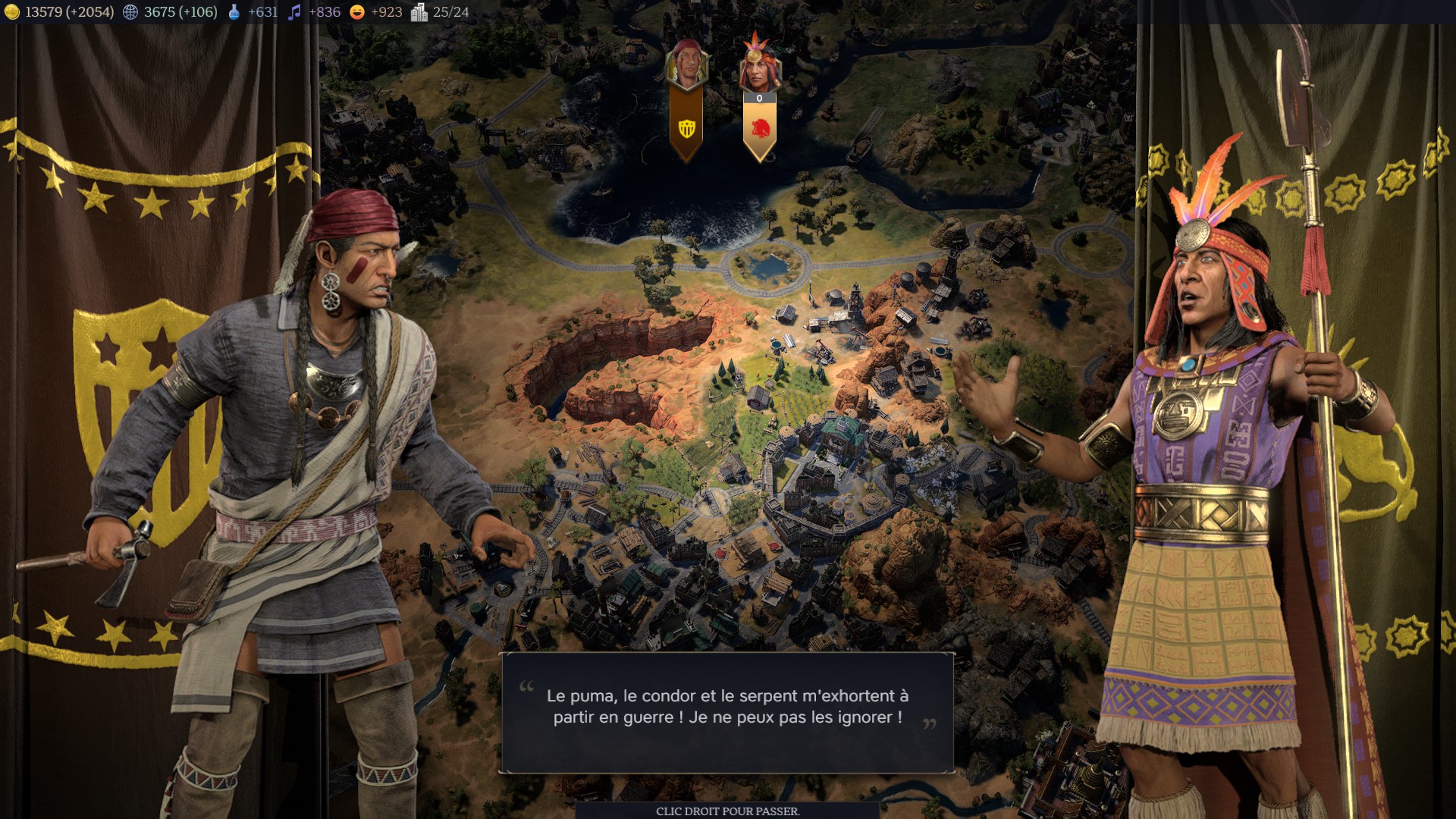Open the influence globe yield
This screenshot has height=819, width=1456.
pyautogui.click(x=130, y=12)
